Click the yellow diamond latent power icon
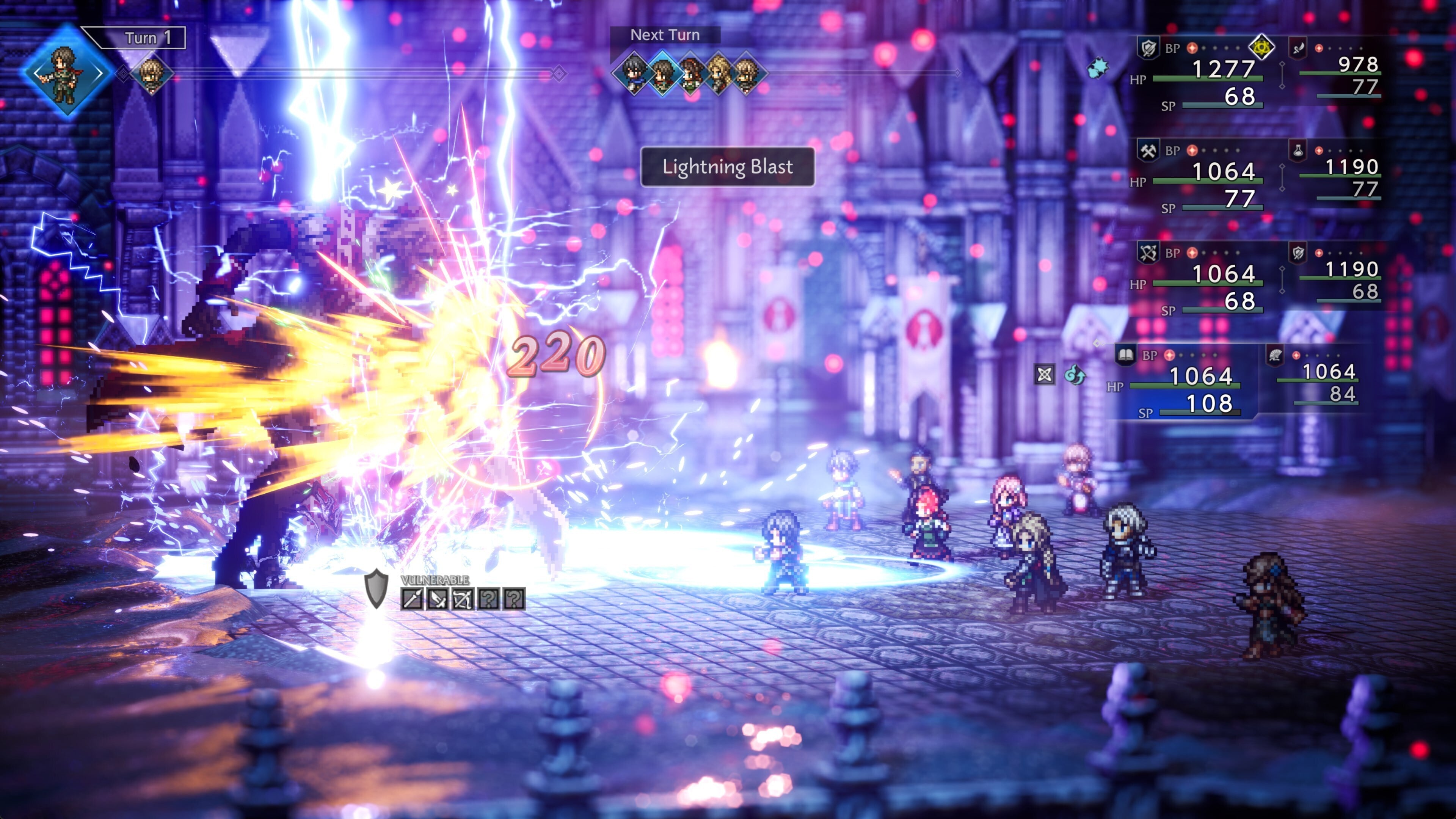Screen dimensions: 1456x819 (1261, 47)
